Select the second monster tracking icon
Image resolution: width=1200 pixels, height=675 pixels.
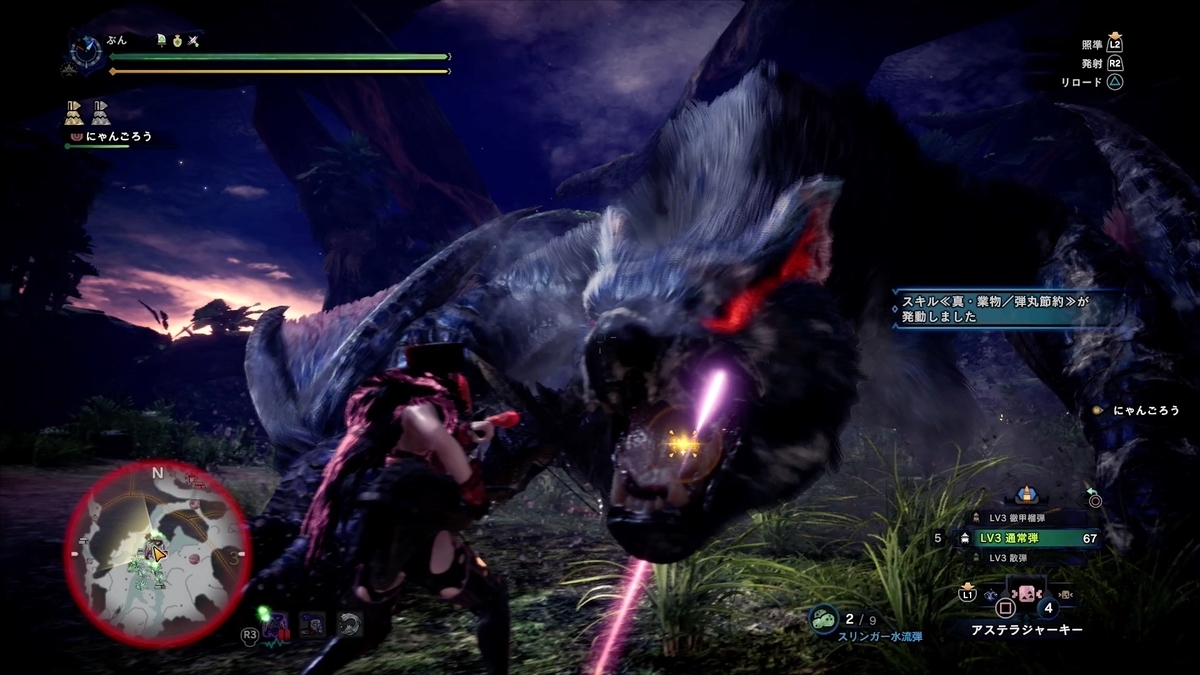click(x=312, y=625)
